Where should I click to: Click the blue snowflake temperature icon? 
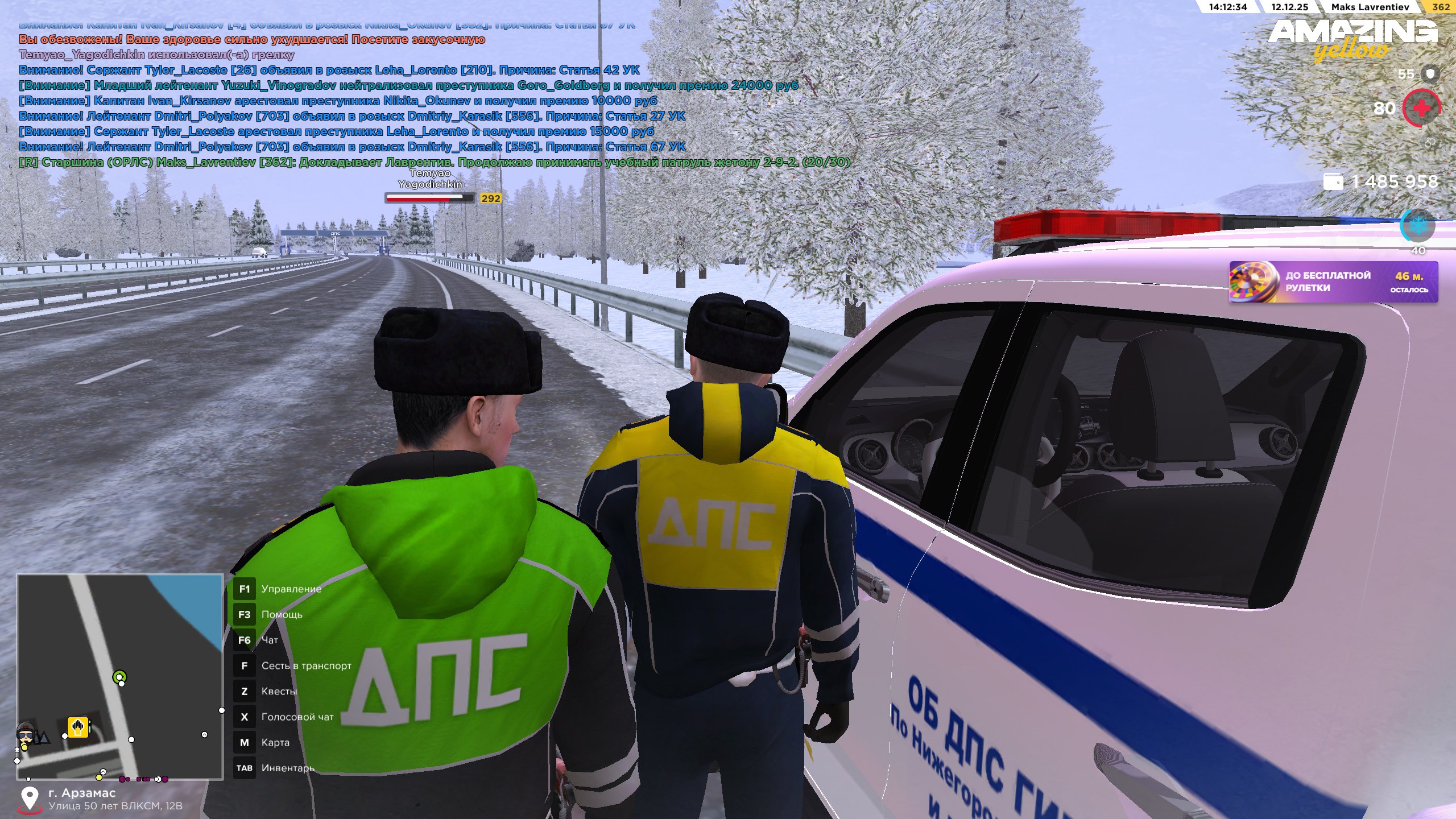pyautogui.click(x=1417, y=226)
